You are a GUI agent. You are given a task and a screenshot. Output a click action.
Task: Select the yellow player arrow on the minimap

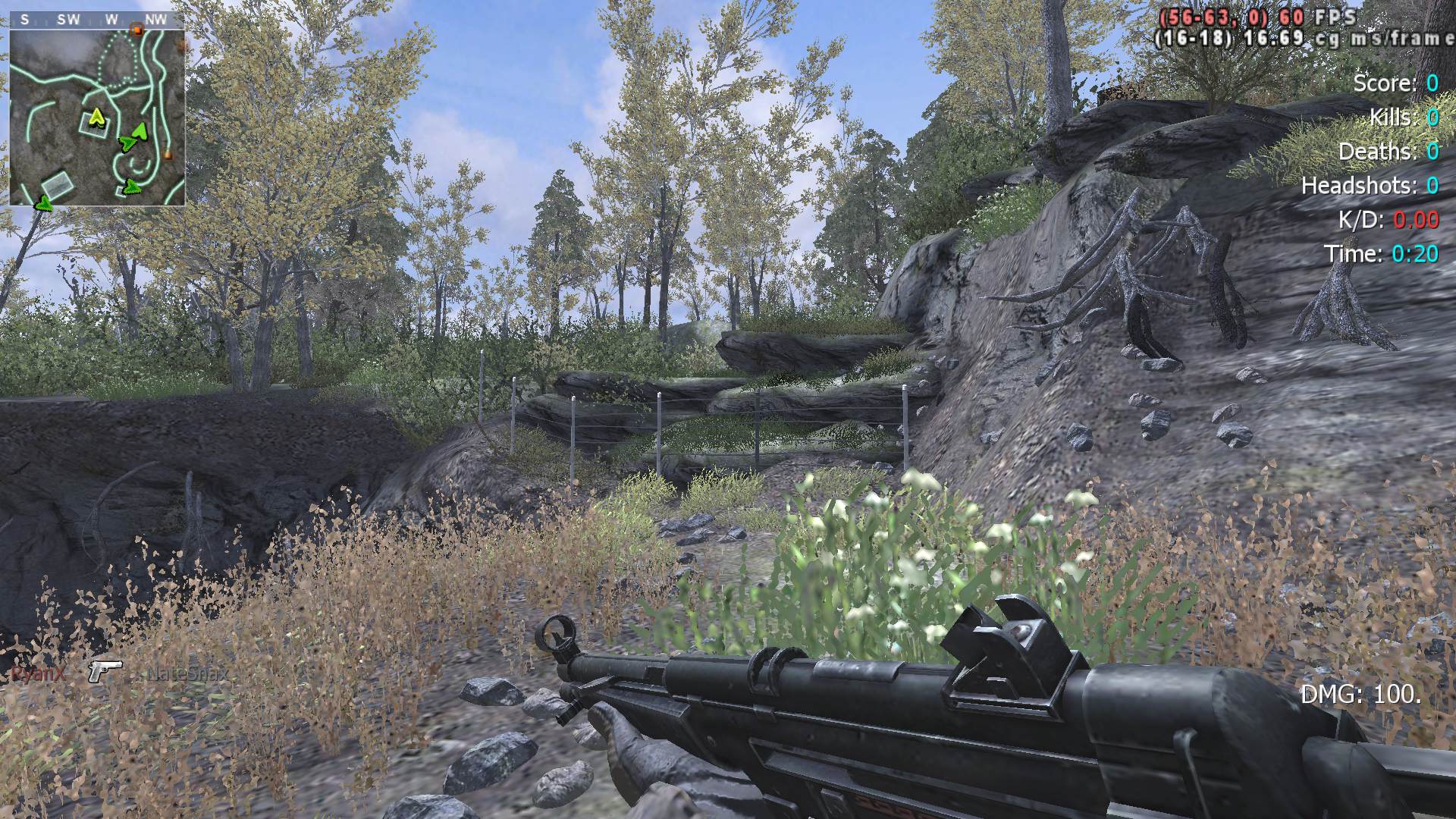pyautogui.click(x=96, y=116)
